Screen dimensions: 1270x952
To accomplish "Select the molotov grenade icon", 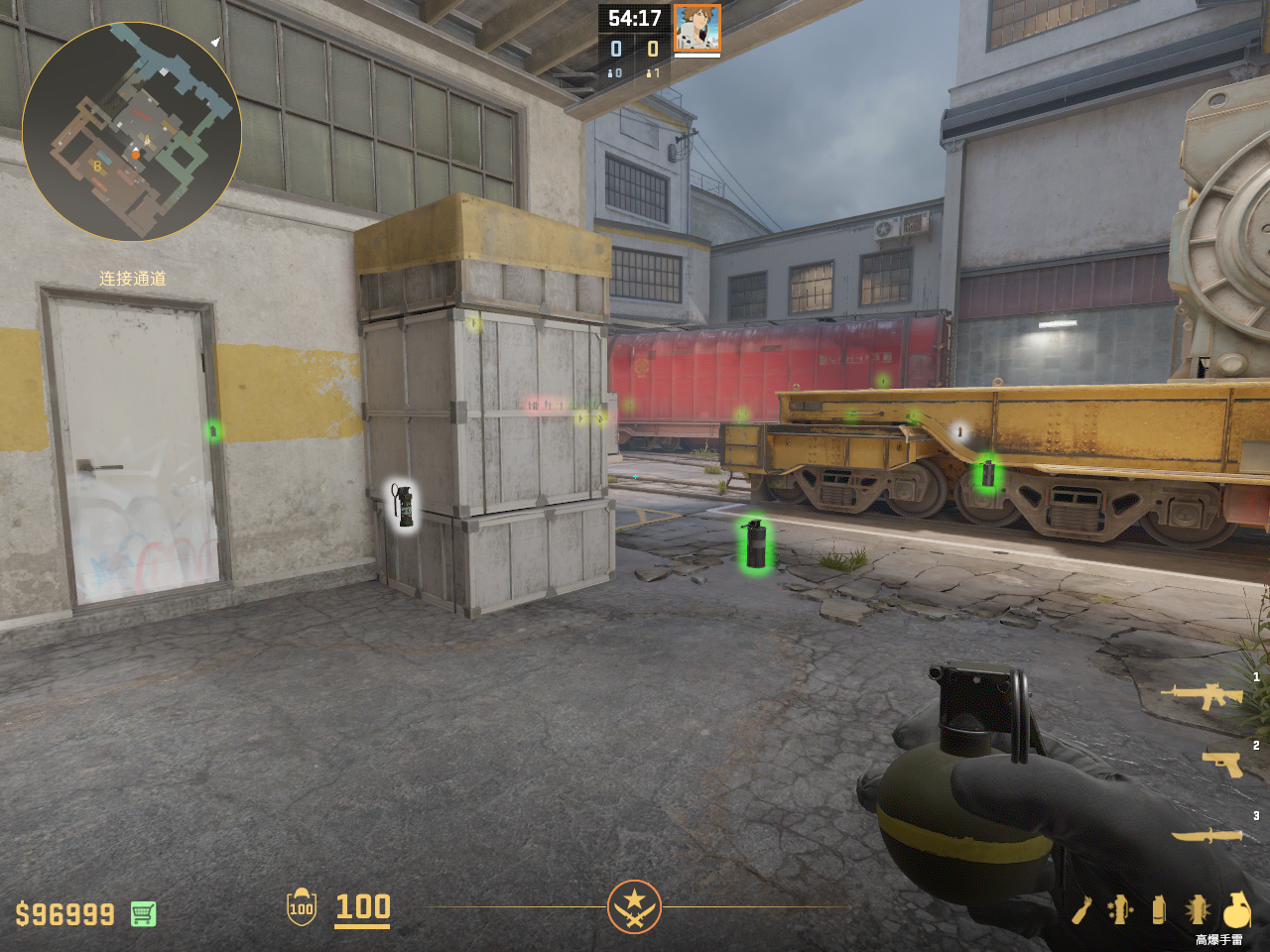I will tap(1082, 909).
